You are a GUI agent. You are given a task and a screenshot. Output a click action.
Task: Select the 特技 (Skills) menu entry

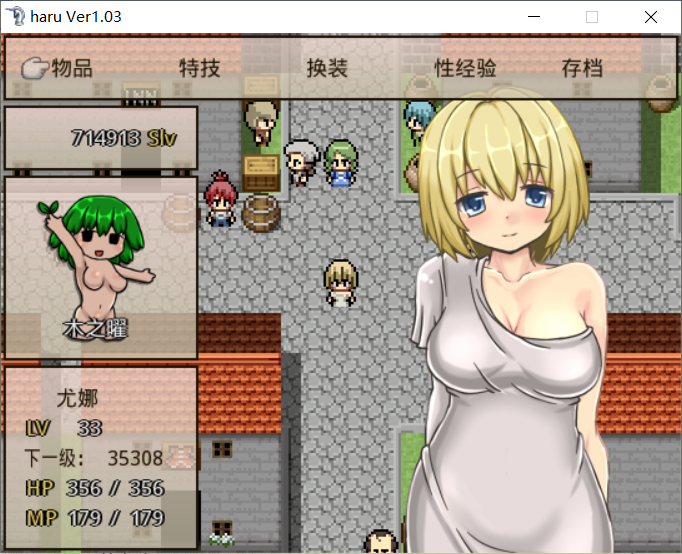coord(199,68)
